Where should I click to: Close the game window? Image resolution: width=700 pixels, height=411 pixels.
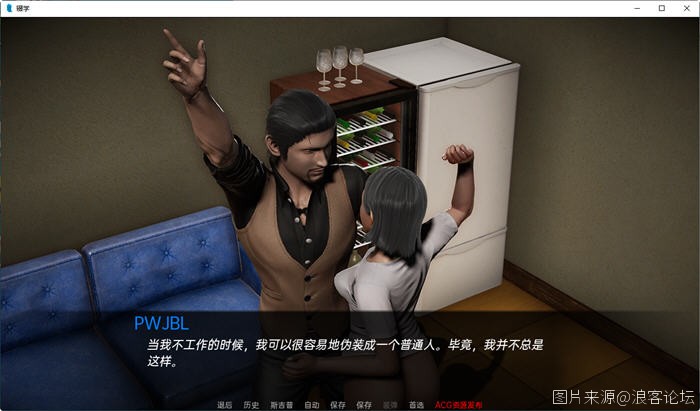point(685,8)
